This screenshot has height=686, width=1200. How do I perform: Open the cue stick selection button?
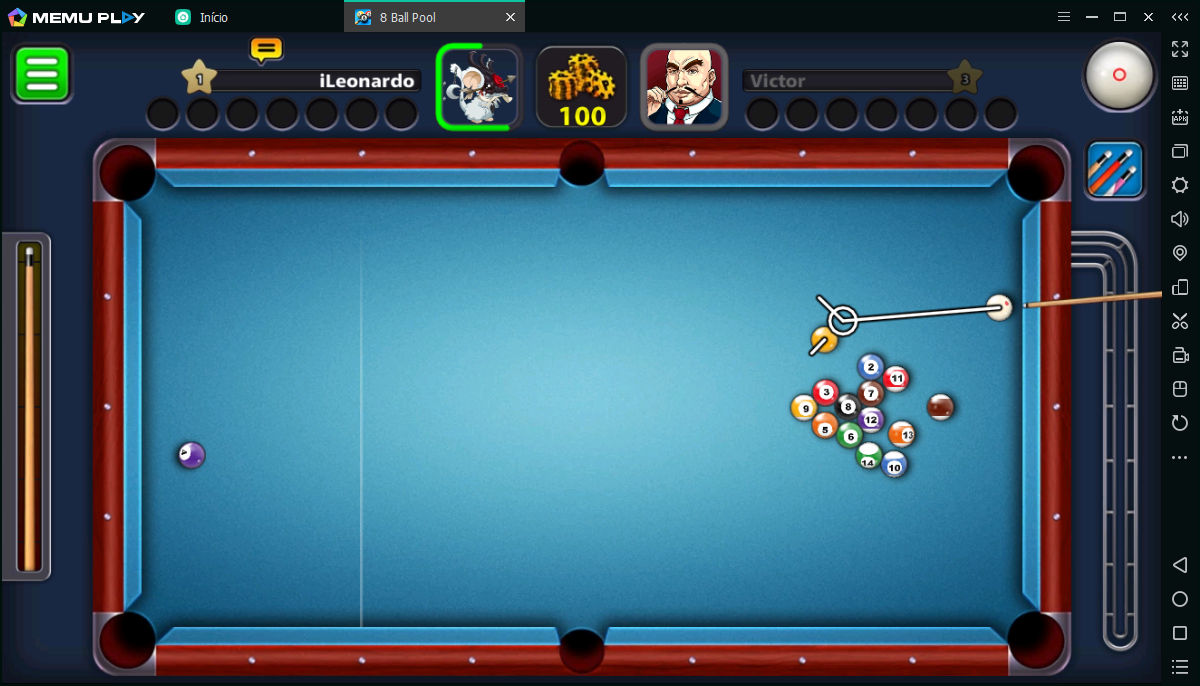tap(1115, 170)
